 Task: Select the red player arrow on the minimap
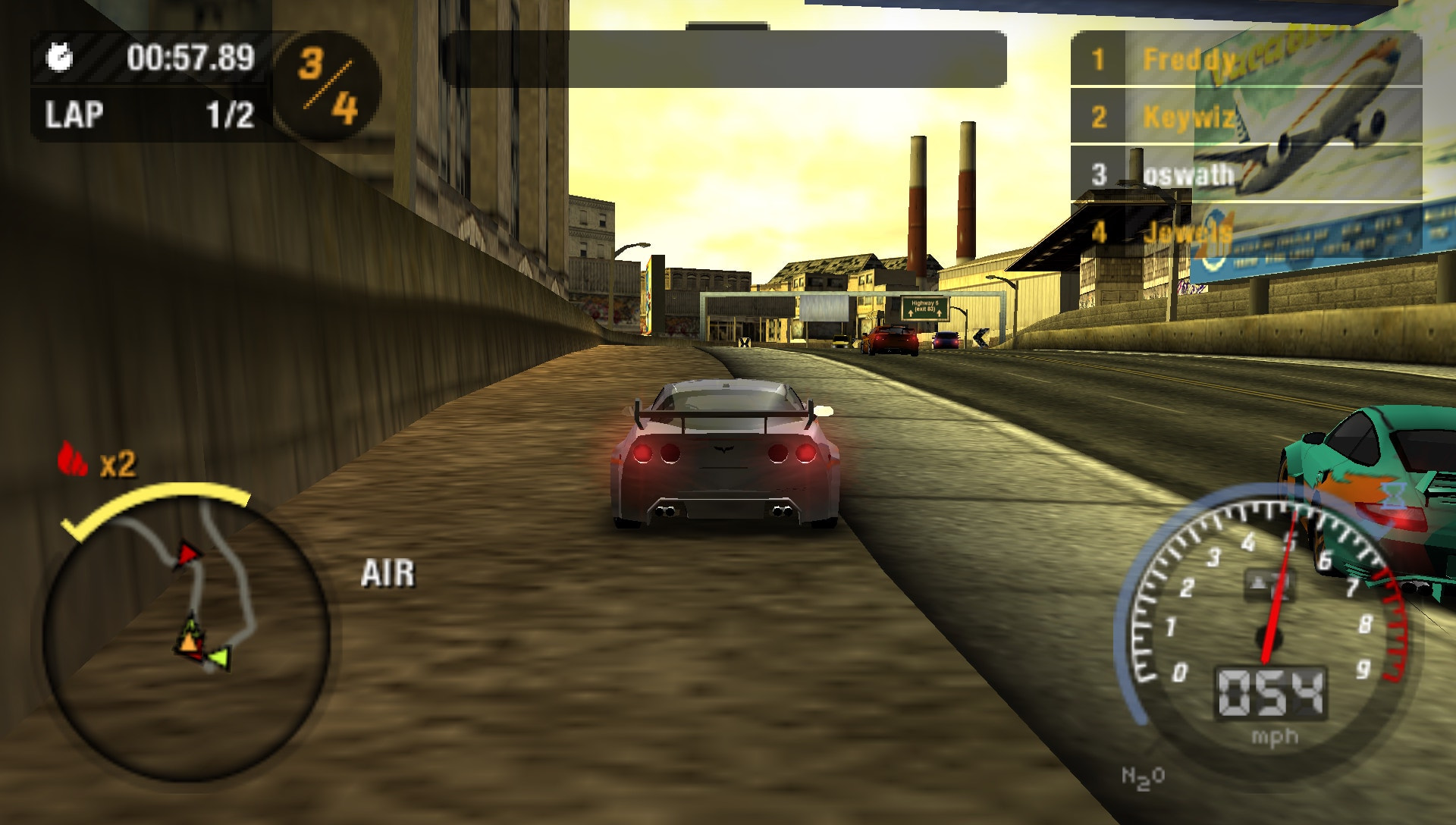[x=190, y=553]
